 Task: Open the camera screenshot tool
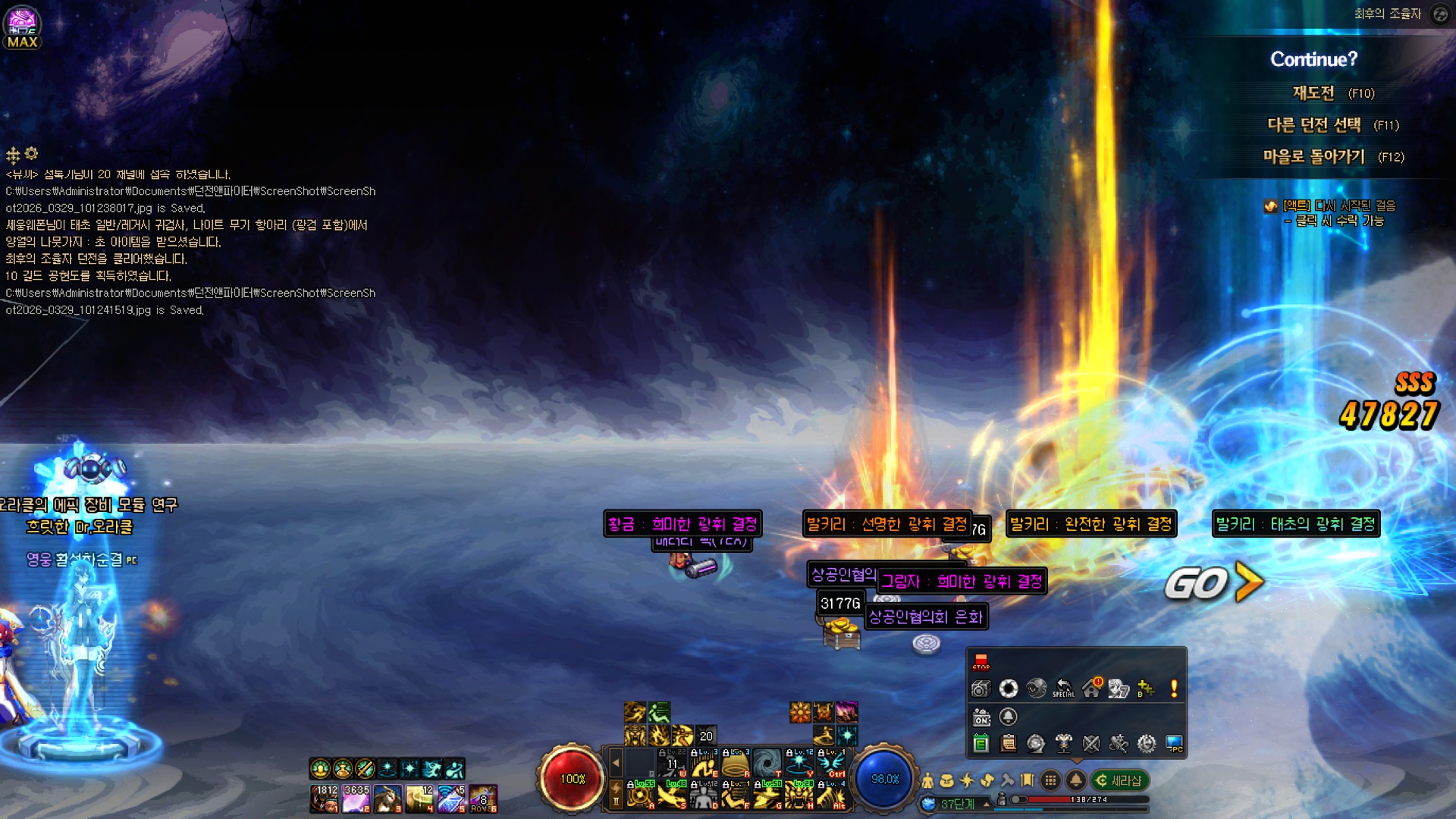[x=981, y=689]
